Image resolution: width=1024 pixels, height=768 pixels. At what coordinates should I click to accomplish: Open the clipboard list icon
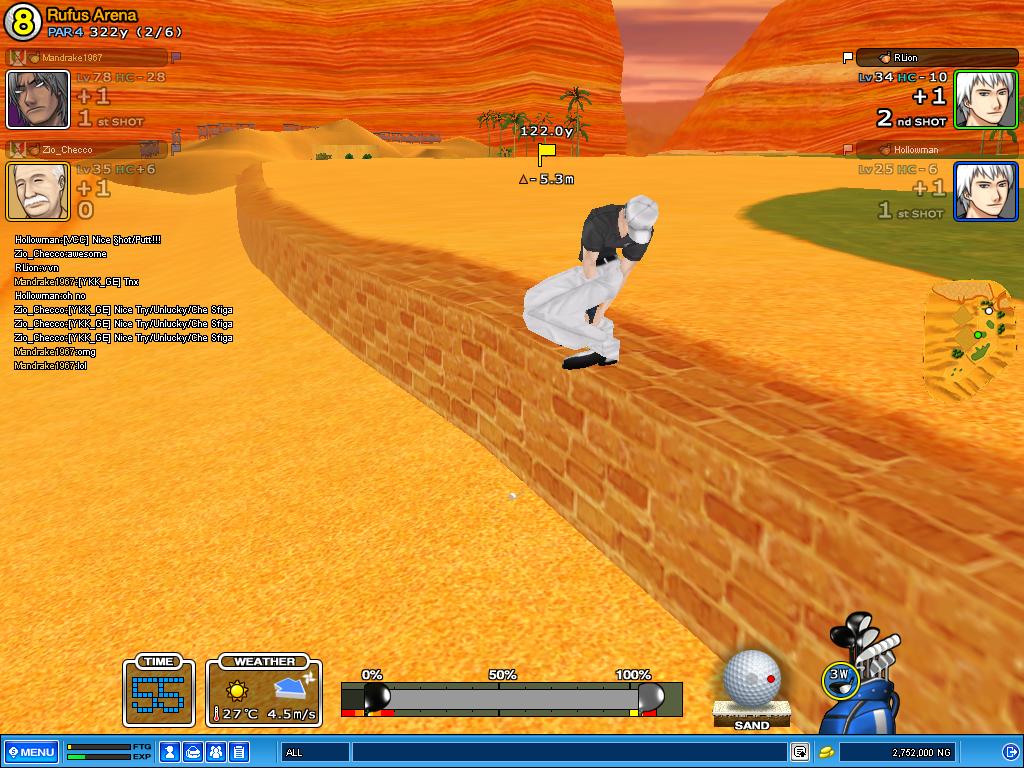tap(239, 752)
